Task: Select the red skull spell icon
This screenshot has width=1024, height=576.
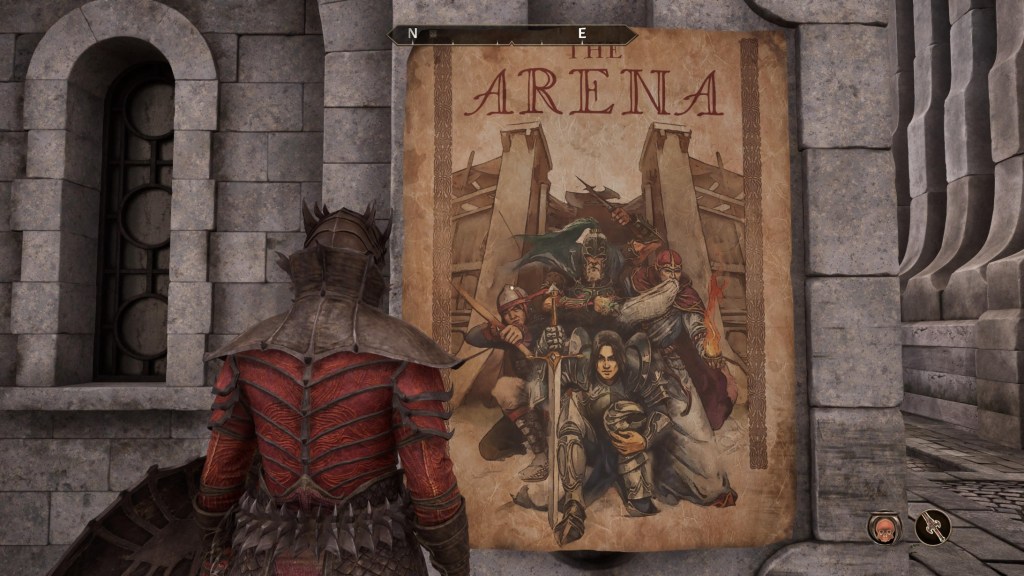Action: coord(884,526)
